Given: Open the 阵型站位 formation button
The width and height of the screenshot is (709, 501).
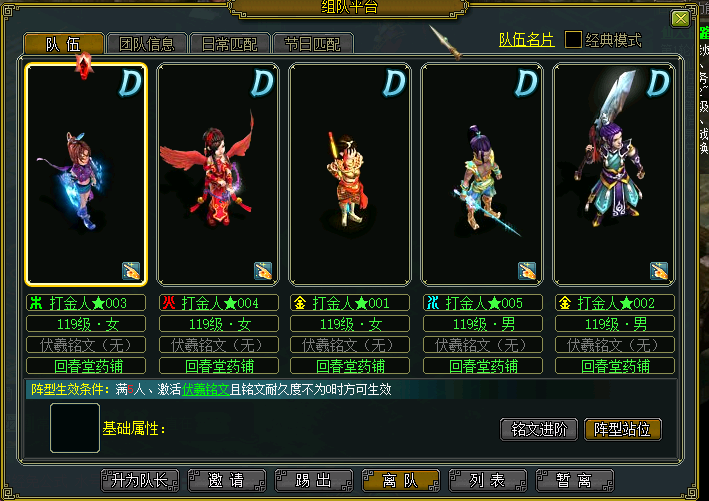Looking at the screenshot, I should pos(622,430).
